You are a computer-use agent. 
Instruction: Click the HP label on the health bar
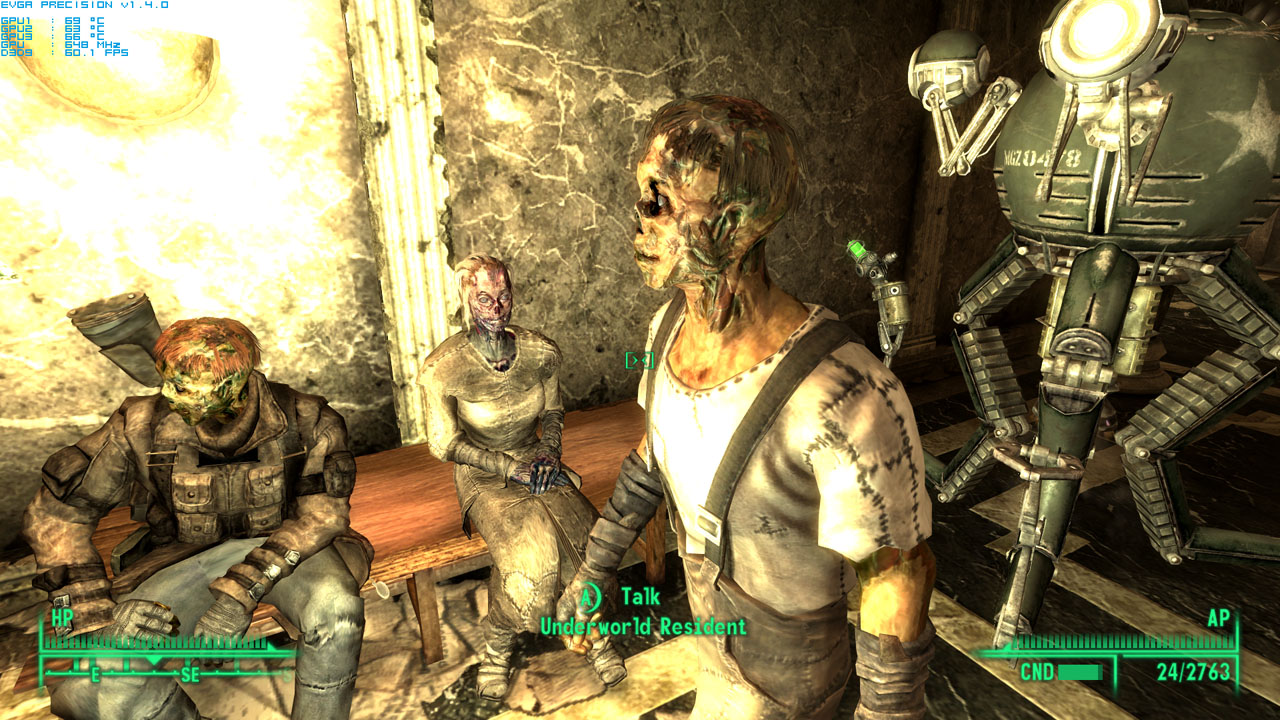(x=62, y=617)
